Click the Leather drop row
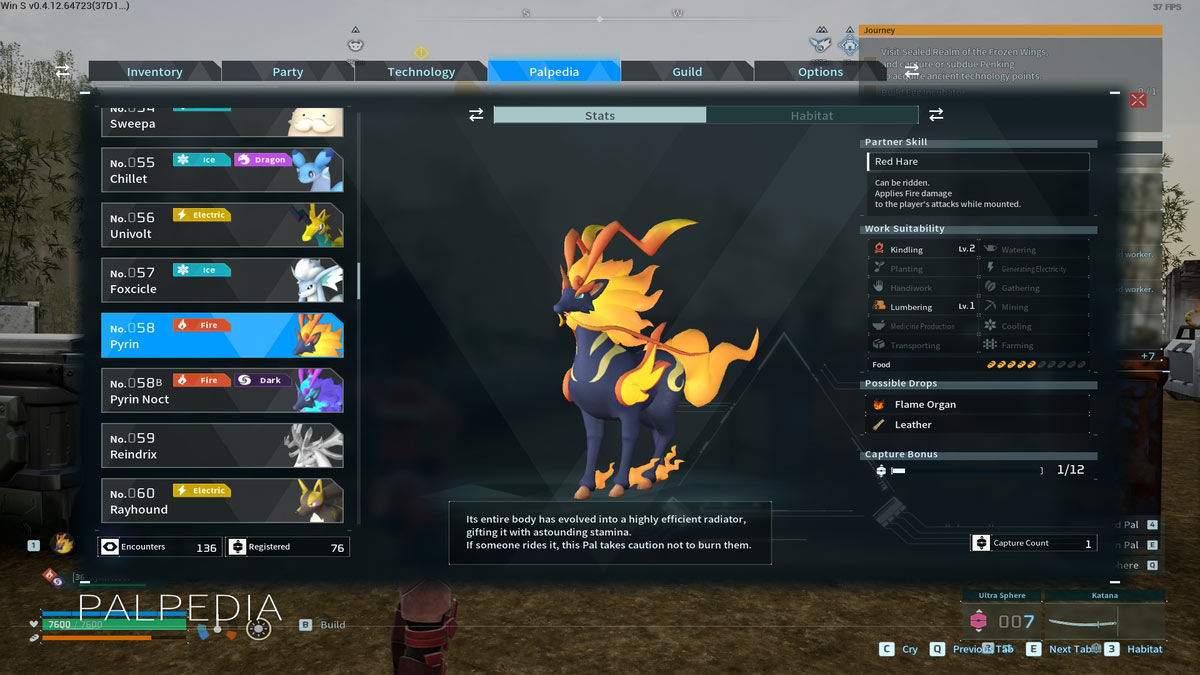 coord(976,425)
